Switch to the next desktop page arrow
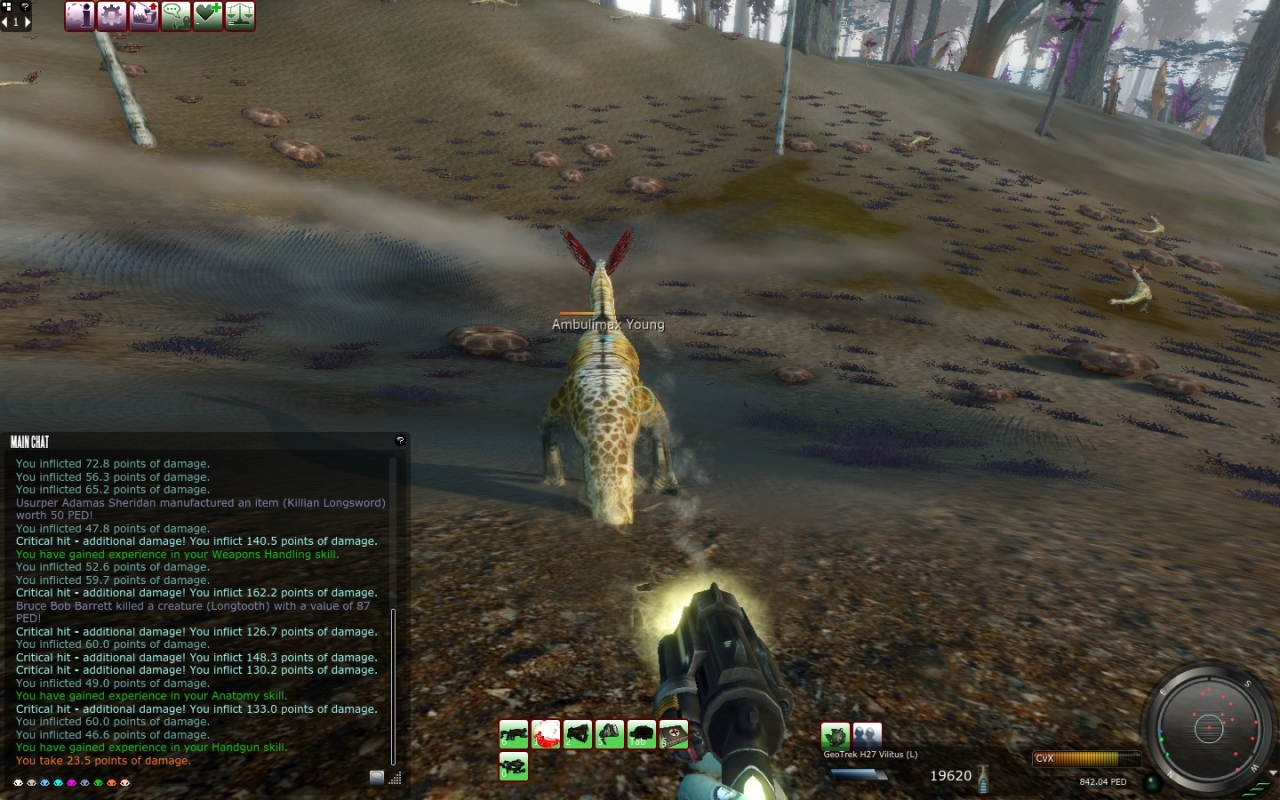This screenshot has height=800, width=1280. click(26, 21)
